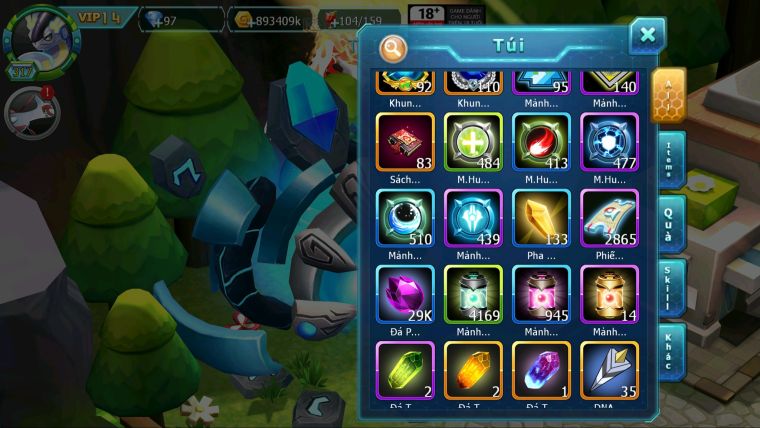
Task: Choose the ticket item with 2865
Action: click(609, 218)
